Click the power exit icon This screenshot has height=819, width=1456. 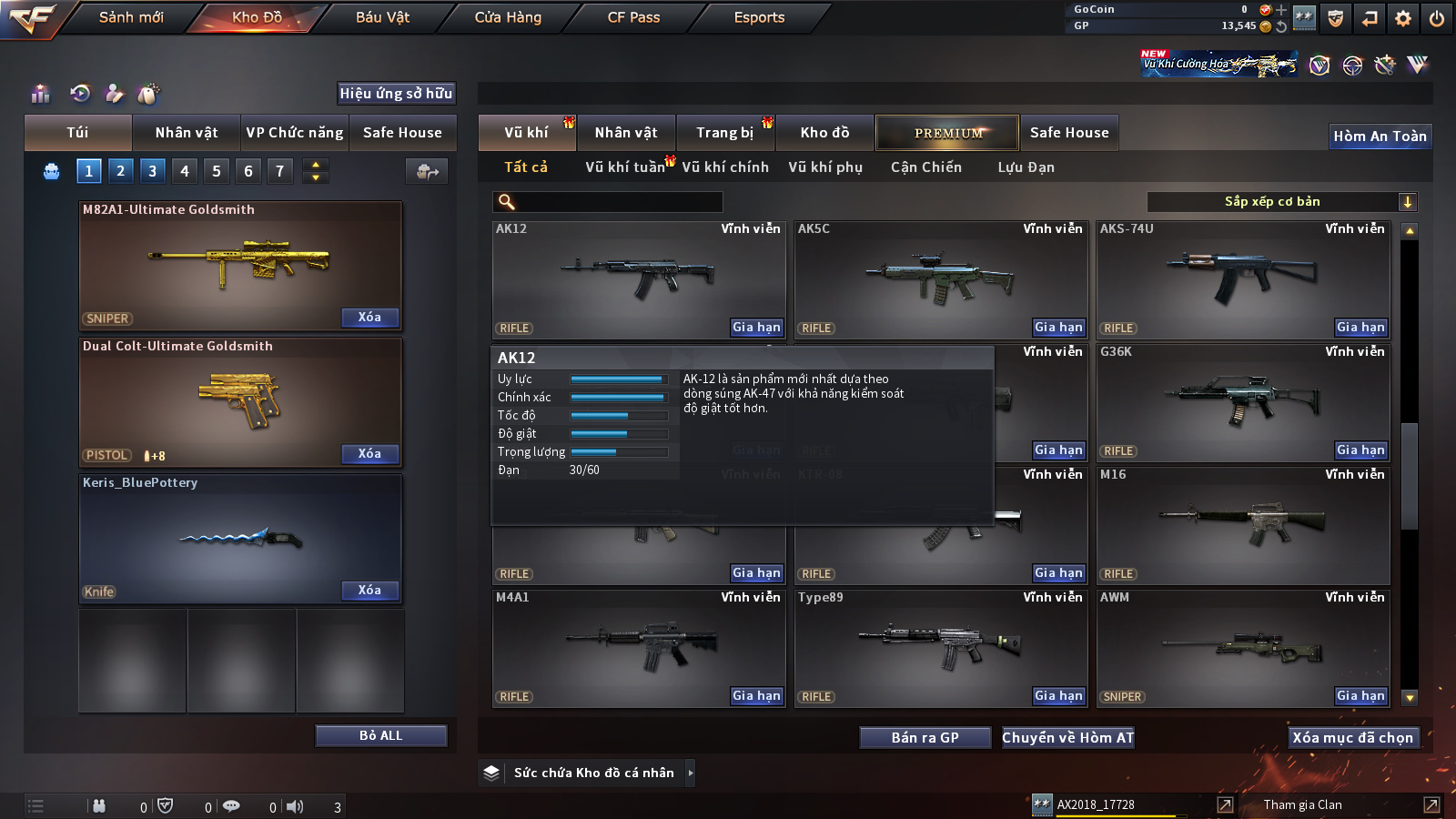pos(1437,18)
